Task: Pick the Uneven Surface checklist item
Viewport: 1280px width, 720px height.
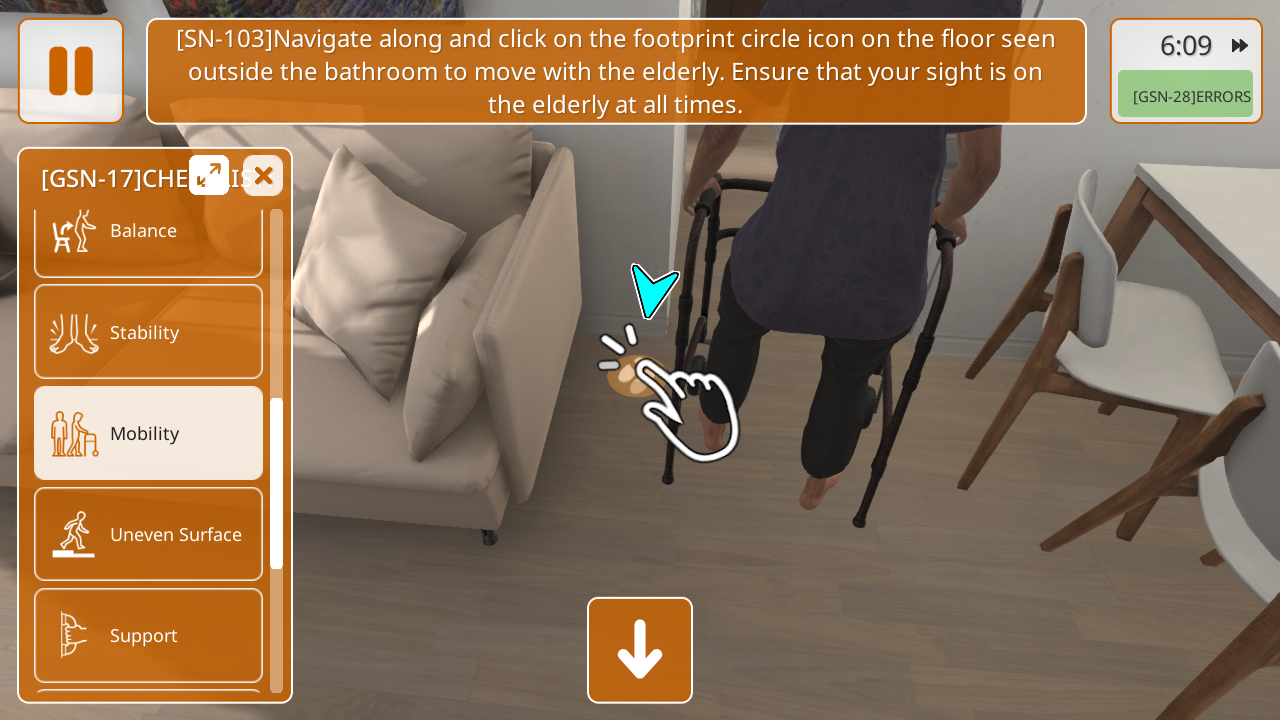Action: tap(148, 534)
